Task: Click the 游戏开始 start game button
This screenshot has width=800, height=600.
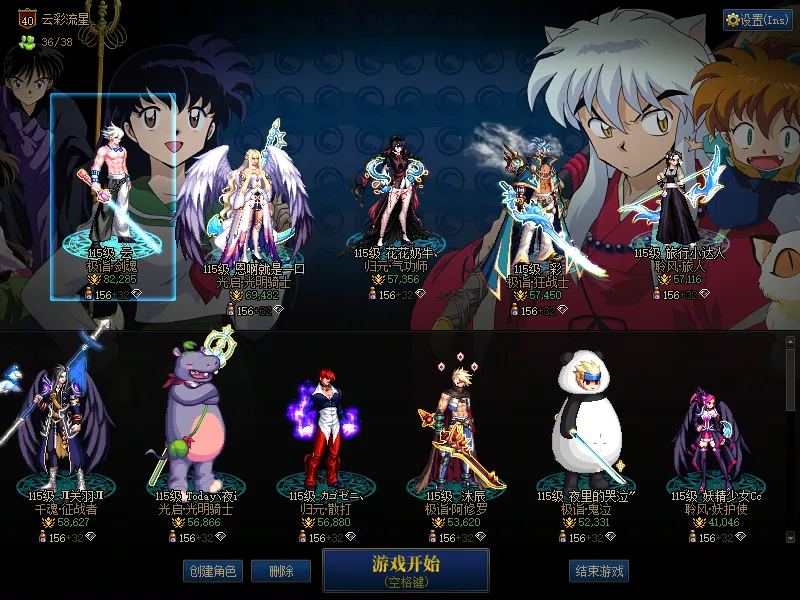Action: 405,569
